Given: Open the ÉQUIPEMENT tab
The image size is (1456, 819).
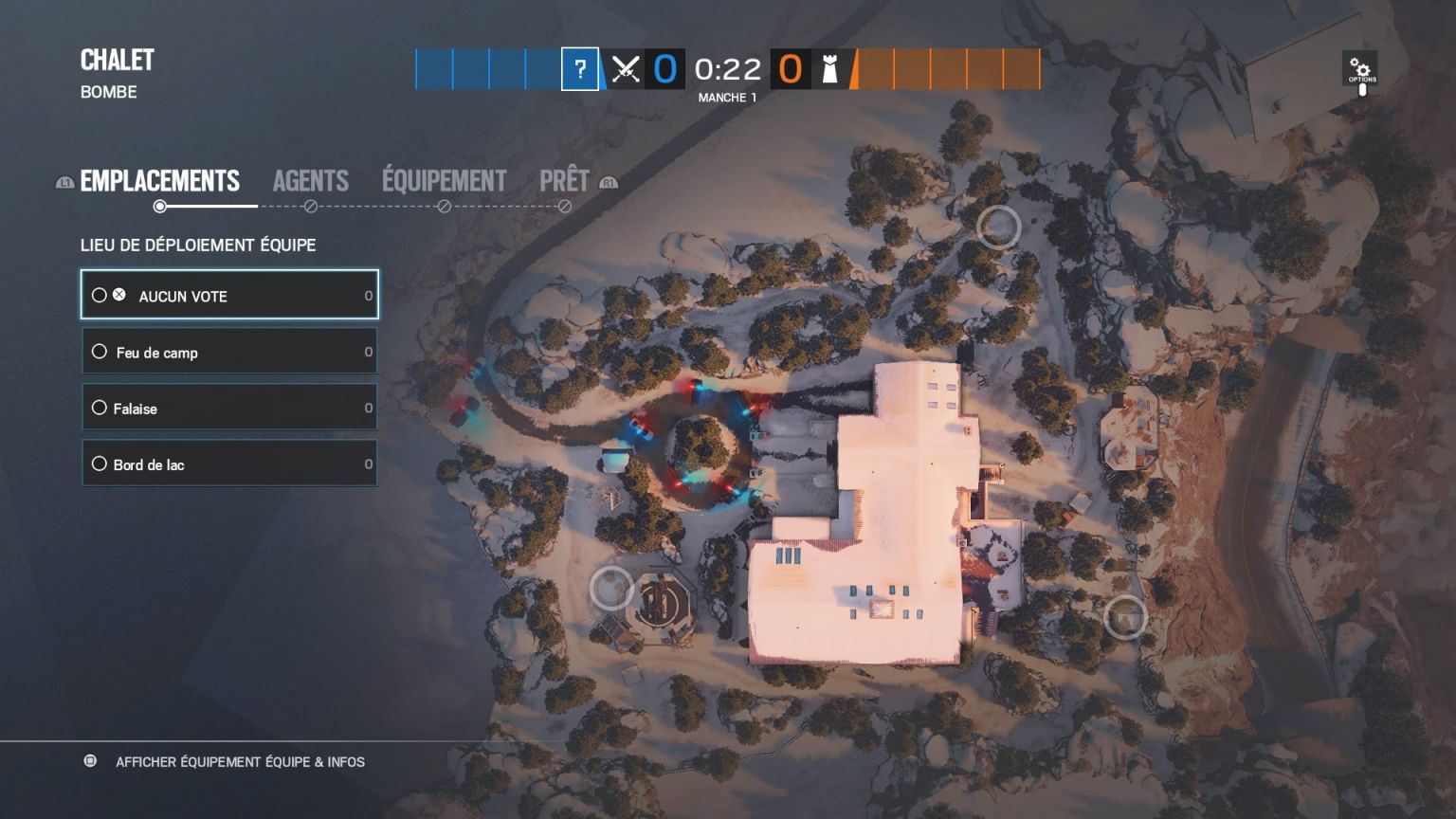Looking at the screenshot, I should click(444, 180).
